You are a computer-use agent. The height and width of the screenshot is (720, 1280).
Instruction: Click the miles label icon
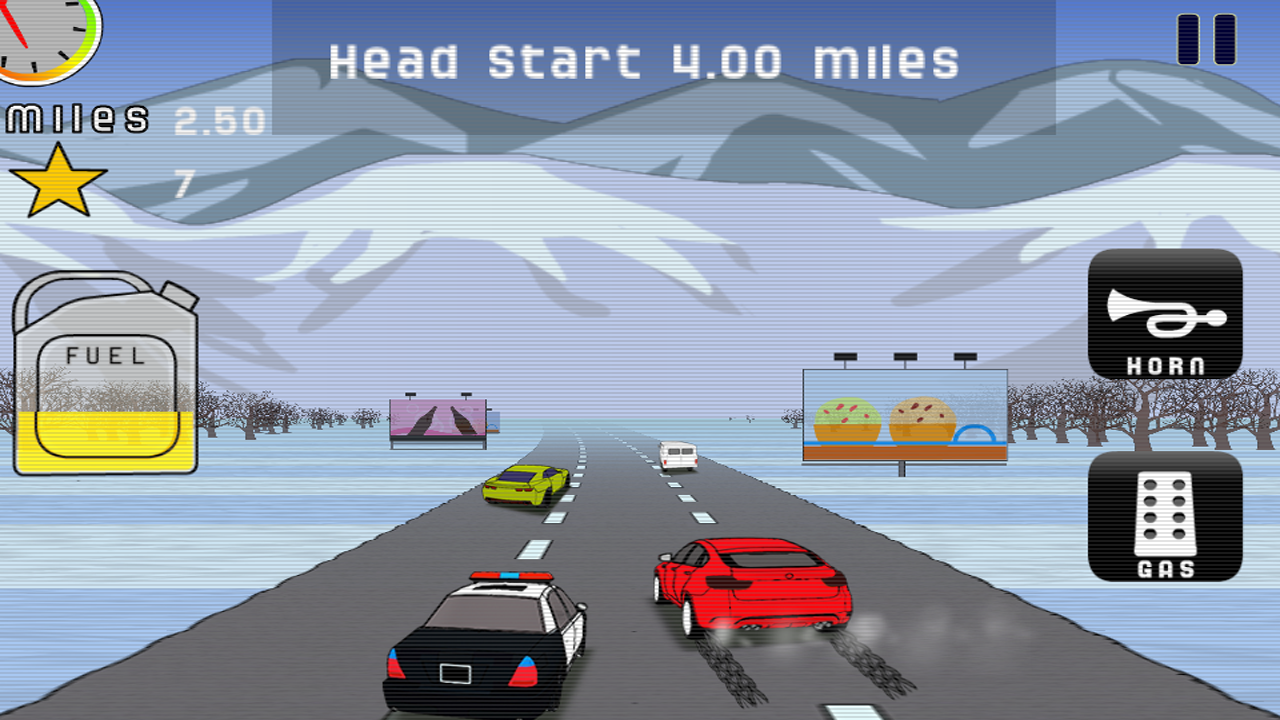75,119
